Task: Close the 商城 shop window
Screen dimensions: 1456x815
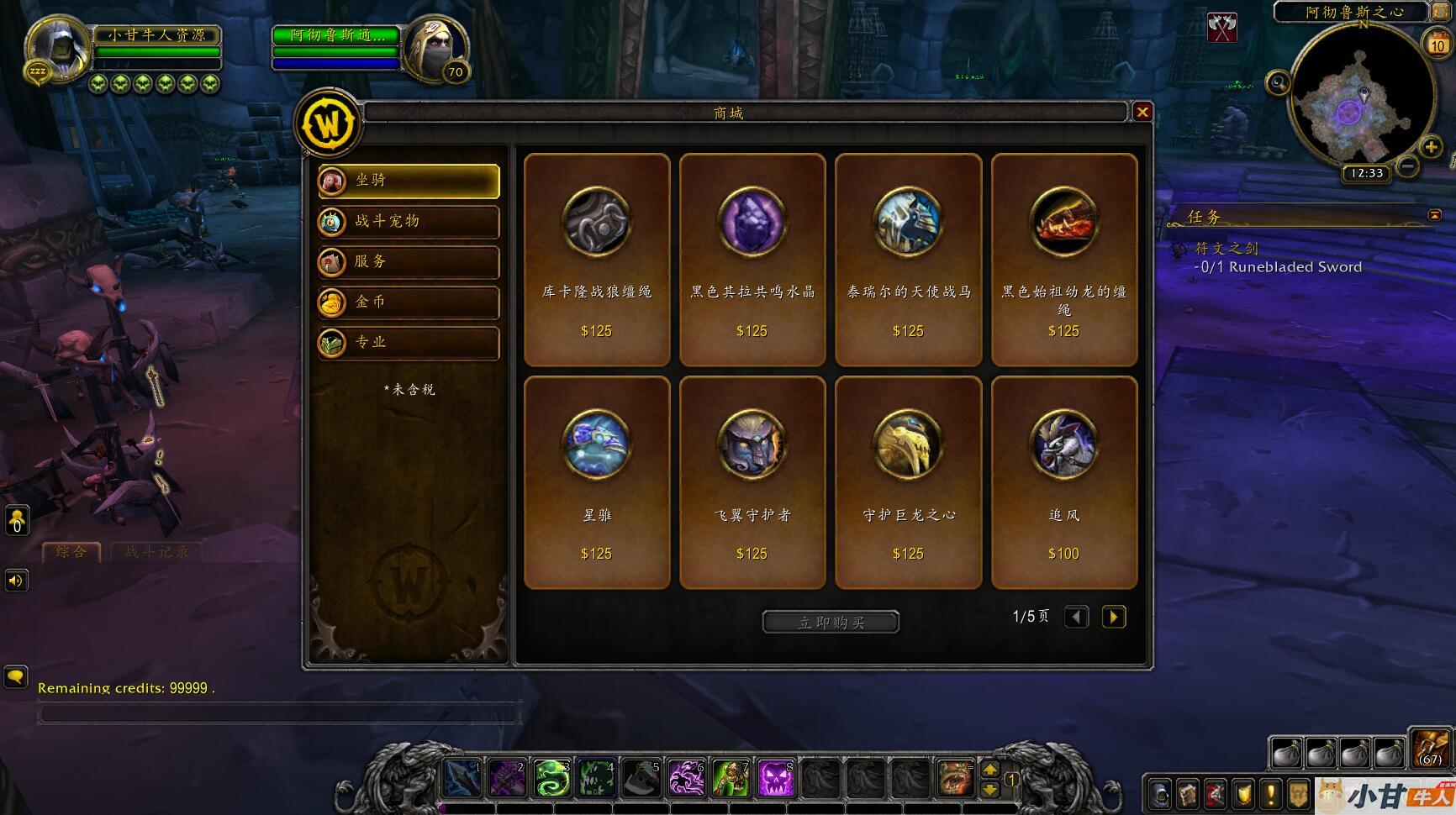Action: (1142, 112)
